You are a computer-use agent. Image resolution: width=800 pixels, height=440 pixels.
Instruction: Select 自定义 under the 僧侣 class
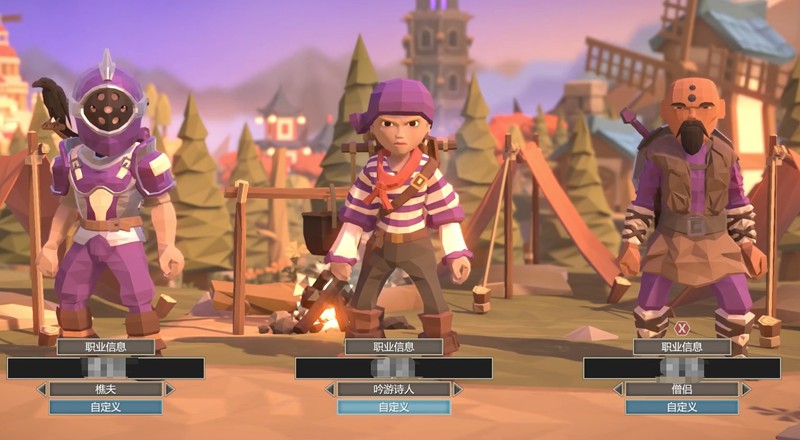click(681, 407)
